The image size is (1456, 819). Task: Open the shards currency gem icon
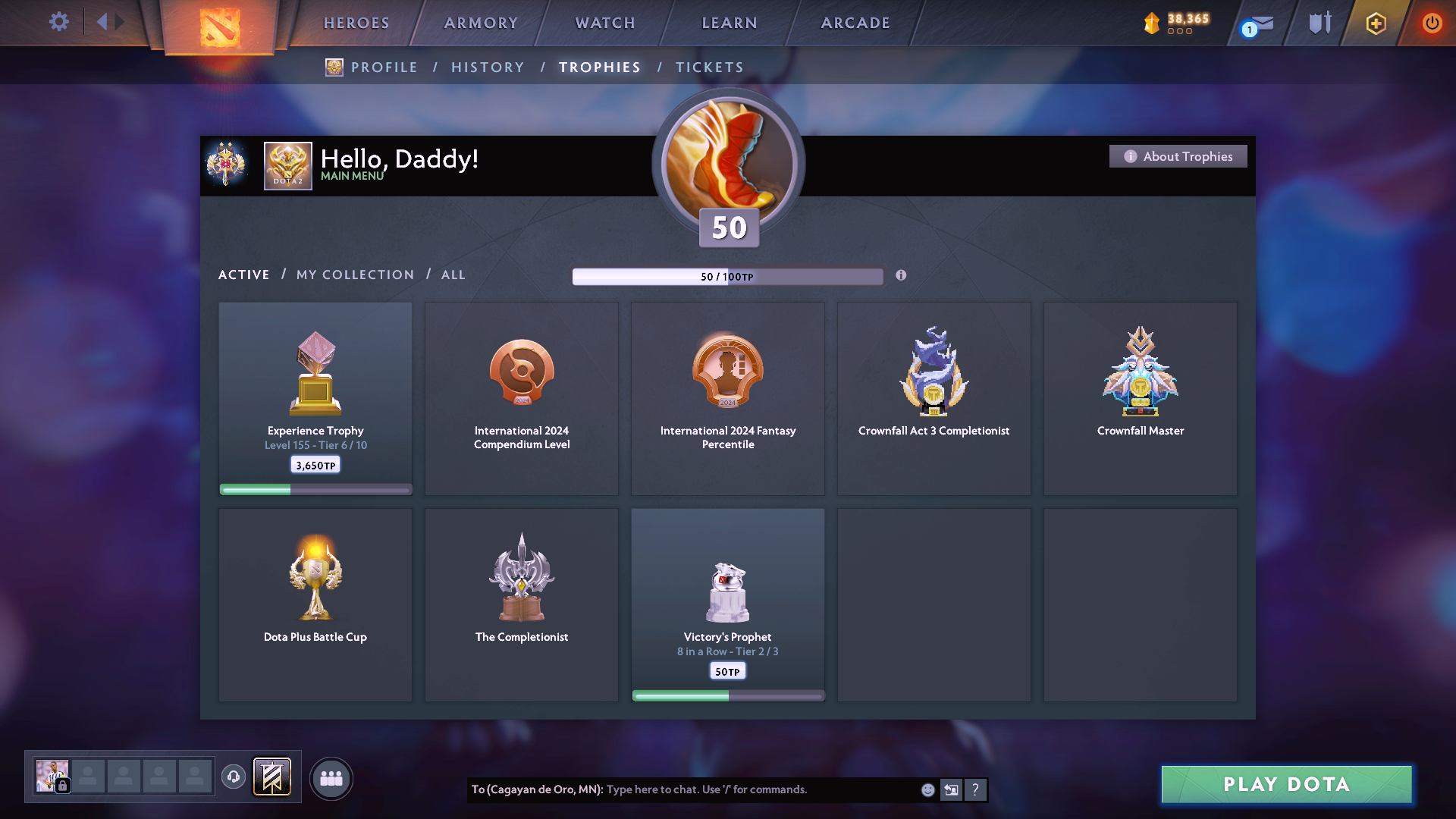1151,23
